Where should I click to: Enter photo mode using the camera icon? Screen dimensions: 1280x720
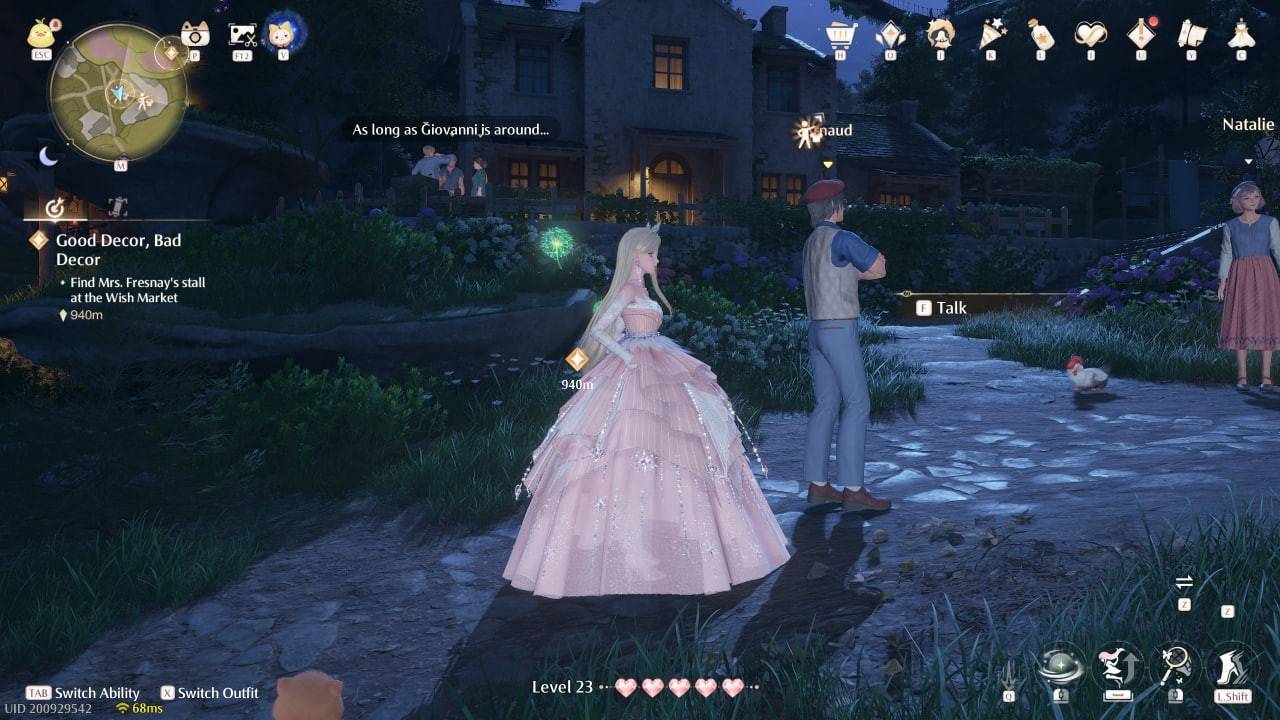click(196, 32)
